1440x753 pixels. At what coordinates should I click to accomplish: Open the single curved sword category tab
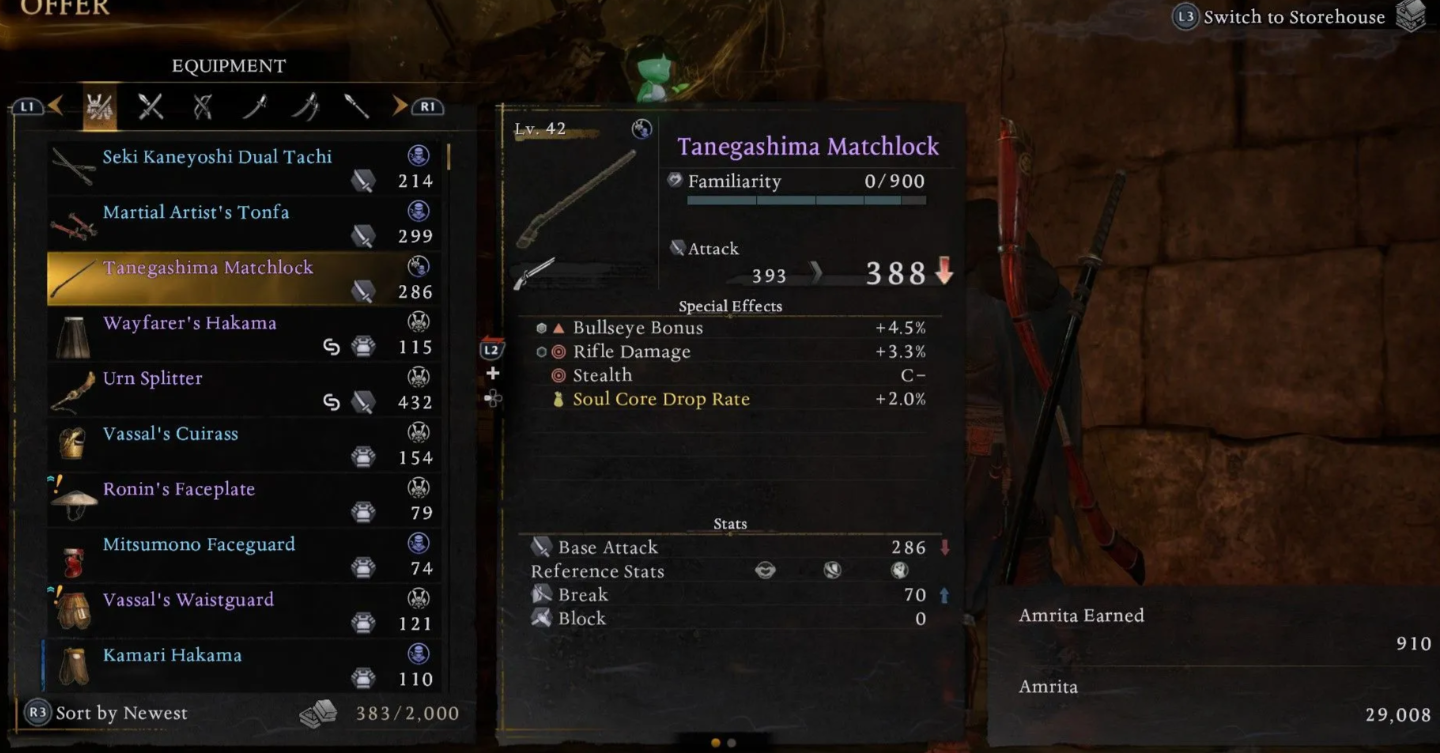[255, 106]
